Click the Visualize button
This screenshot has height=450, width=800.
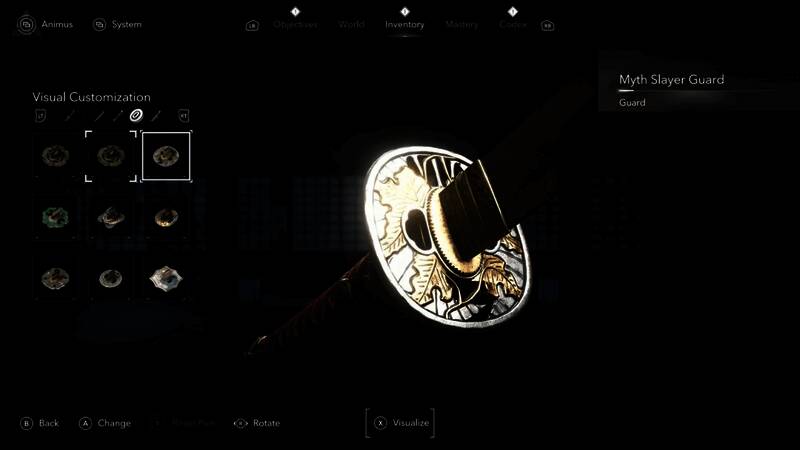401,423
